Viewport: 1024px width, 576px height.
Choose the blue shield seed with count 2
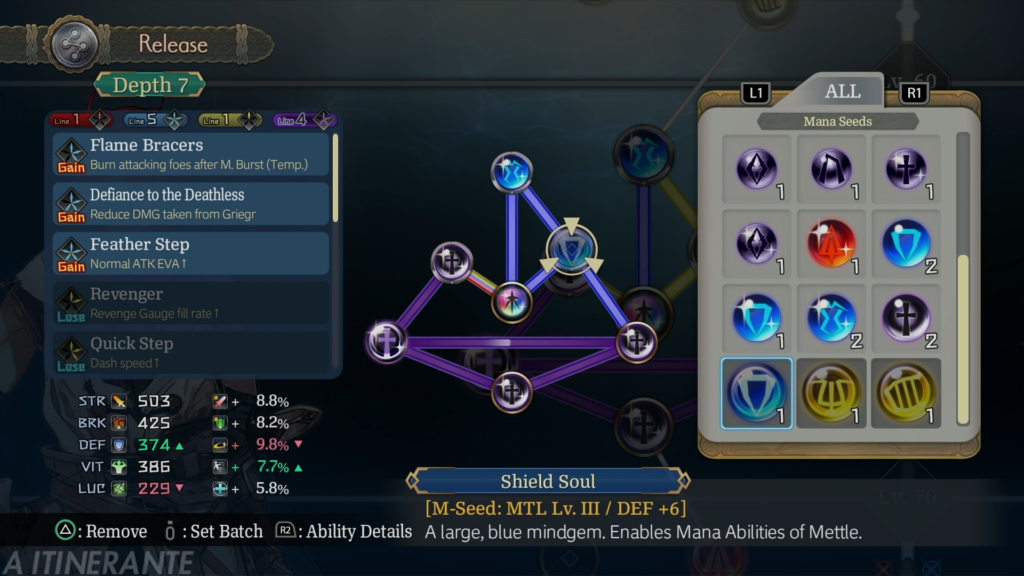click(x=906, y=242)
